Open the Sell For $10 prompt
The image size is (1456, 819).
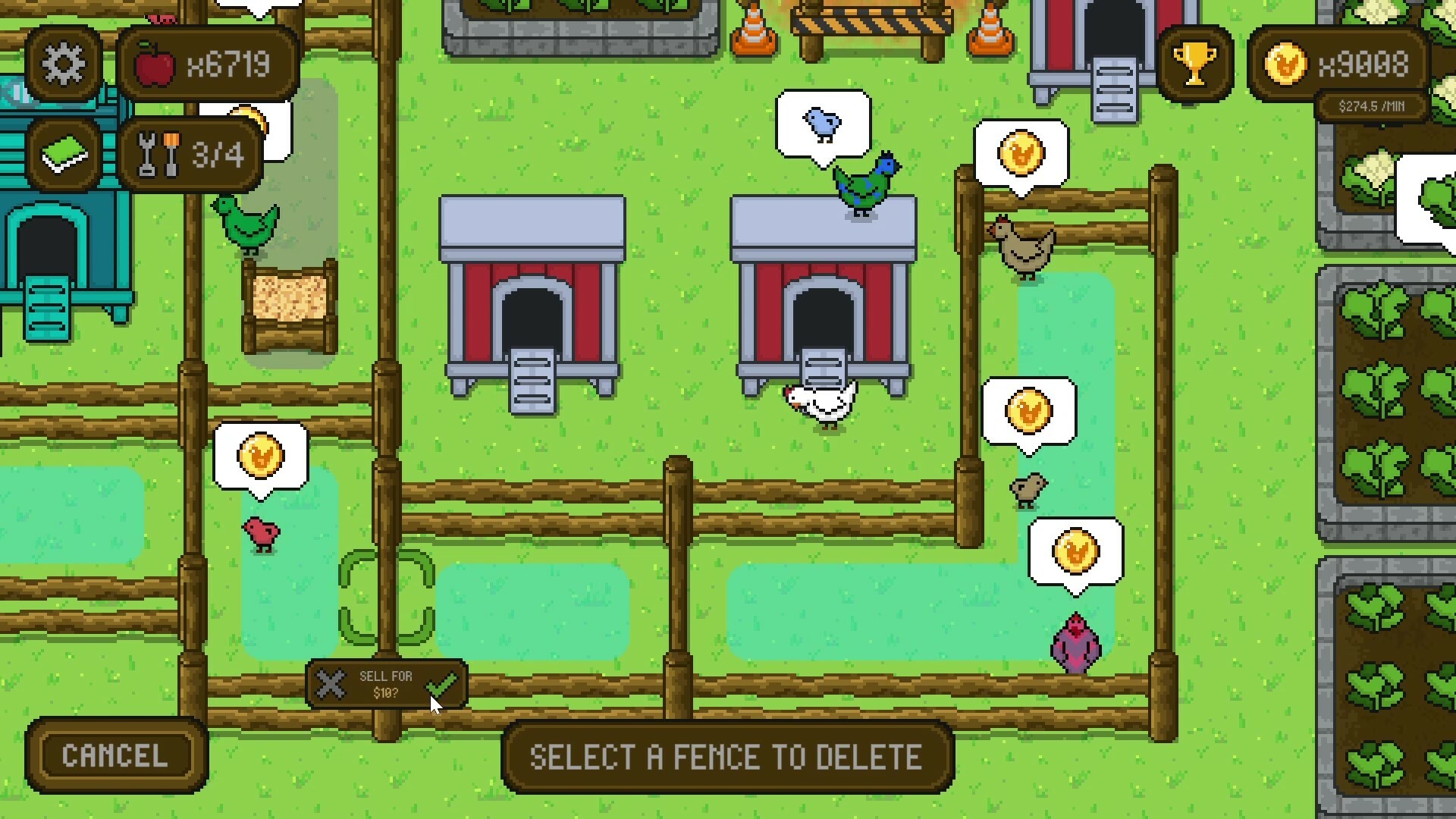click(387, 684)
